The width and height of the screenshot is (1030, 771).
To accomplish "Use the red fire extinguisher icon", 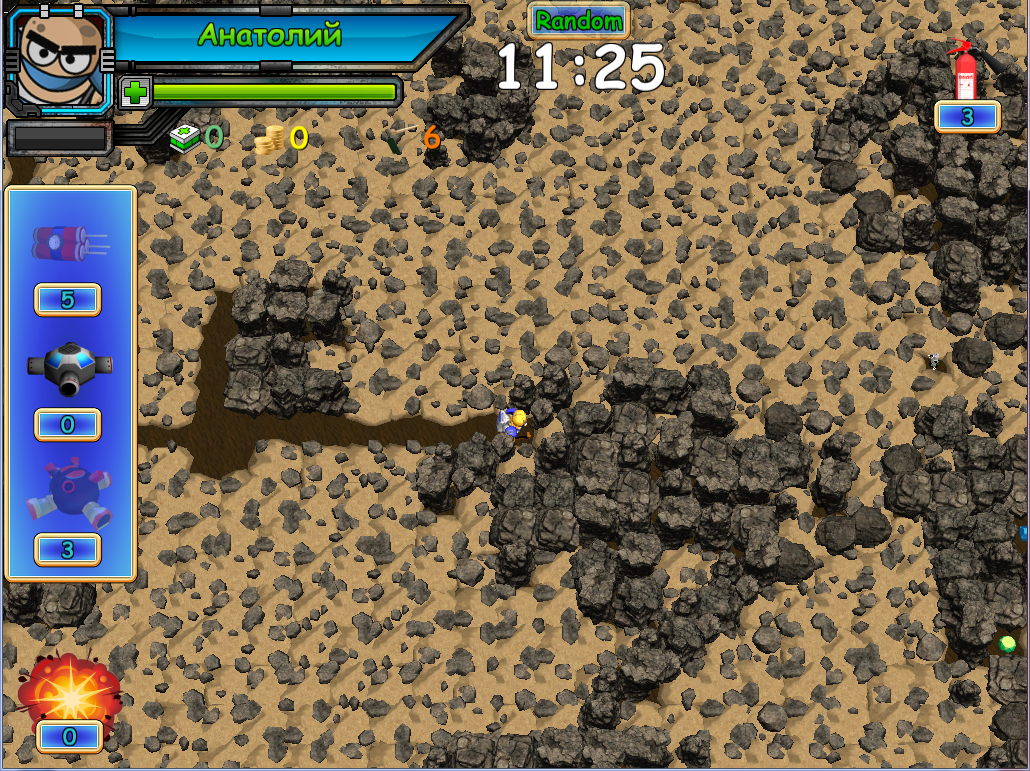I will click(966, 68).
